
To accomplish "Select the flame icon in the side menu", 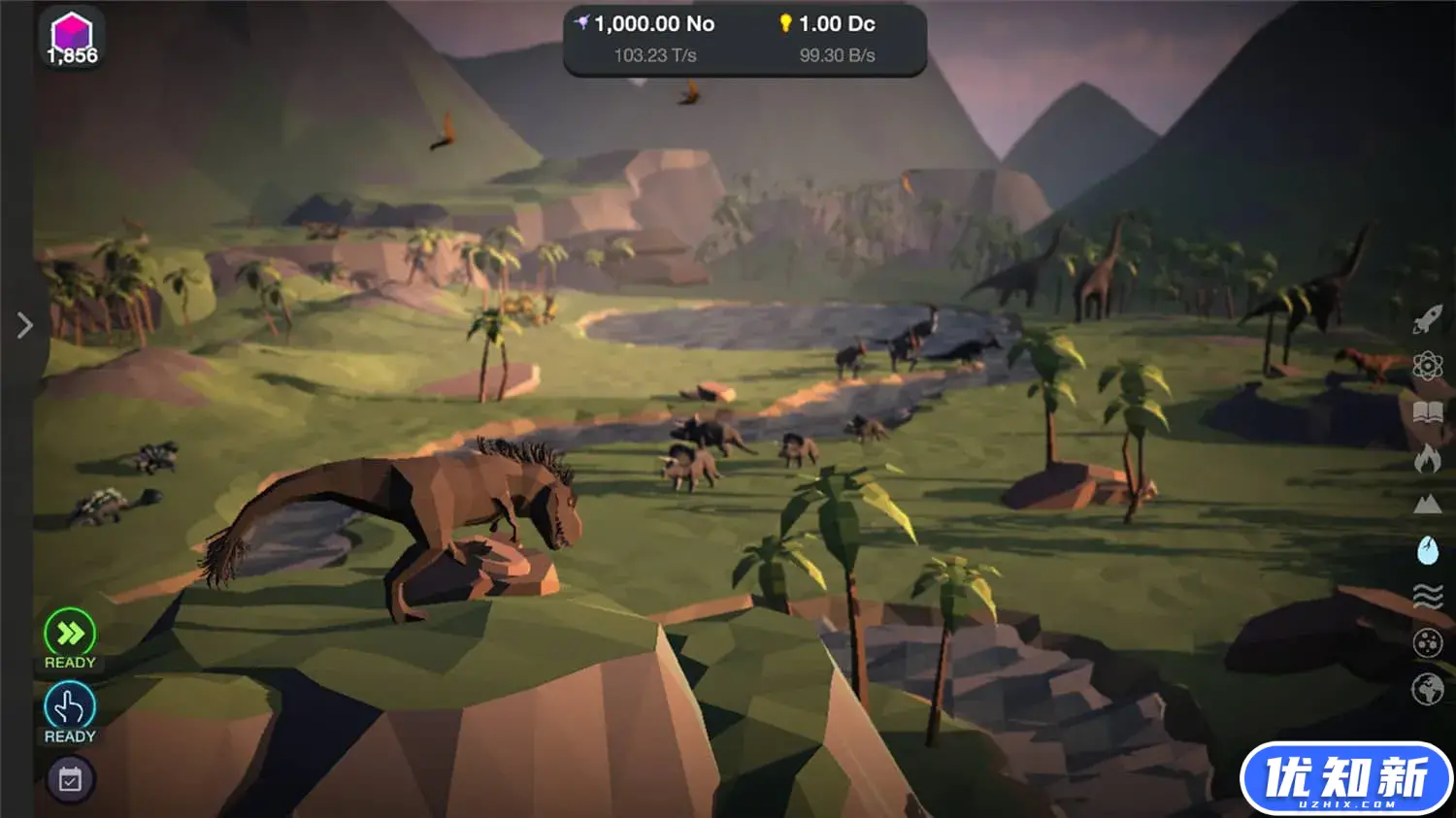I will [x=1427, y=458].
